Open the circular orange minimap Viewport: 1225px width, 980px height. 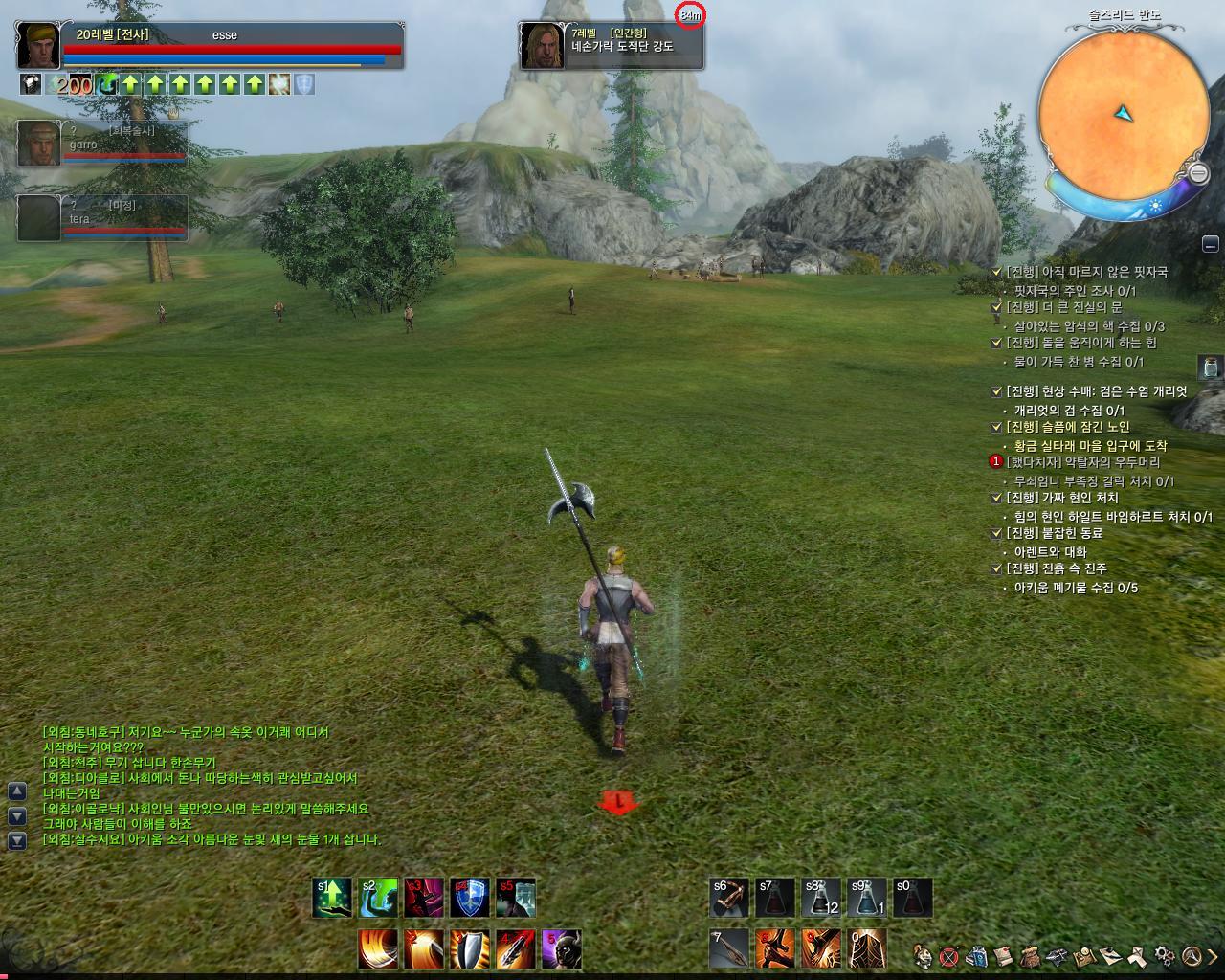pos(1121,107)
